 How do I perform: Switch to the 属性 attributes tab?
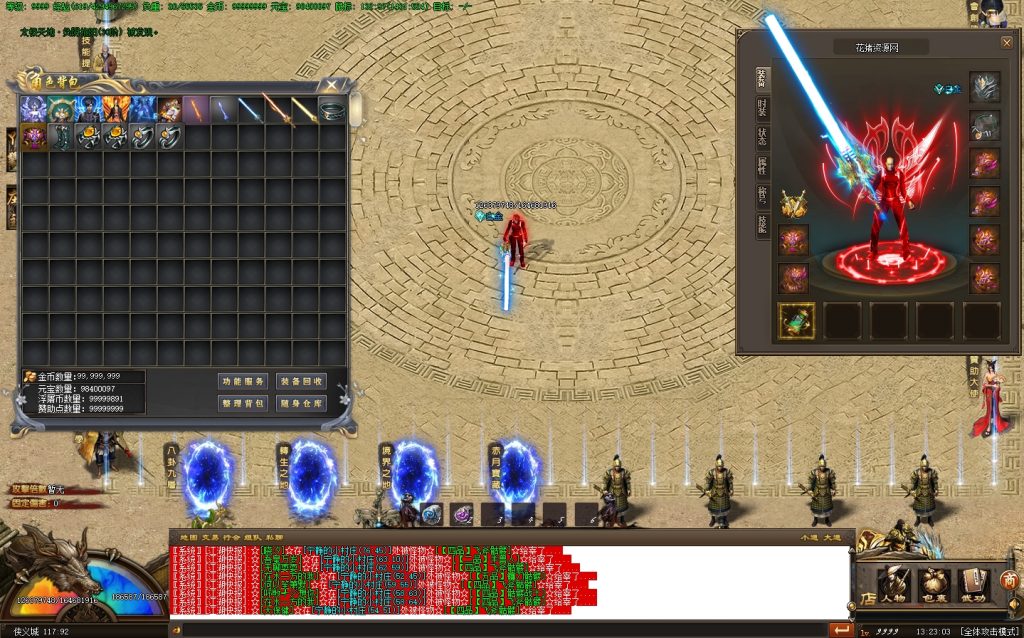[762, 167]
